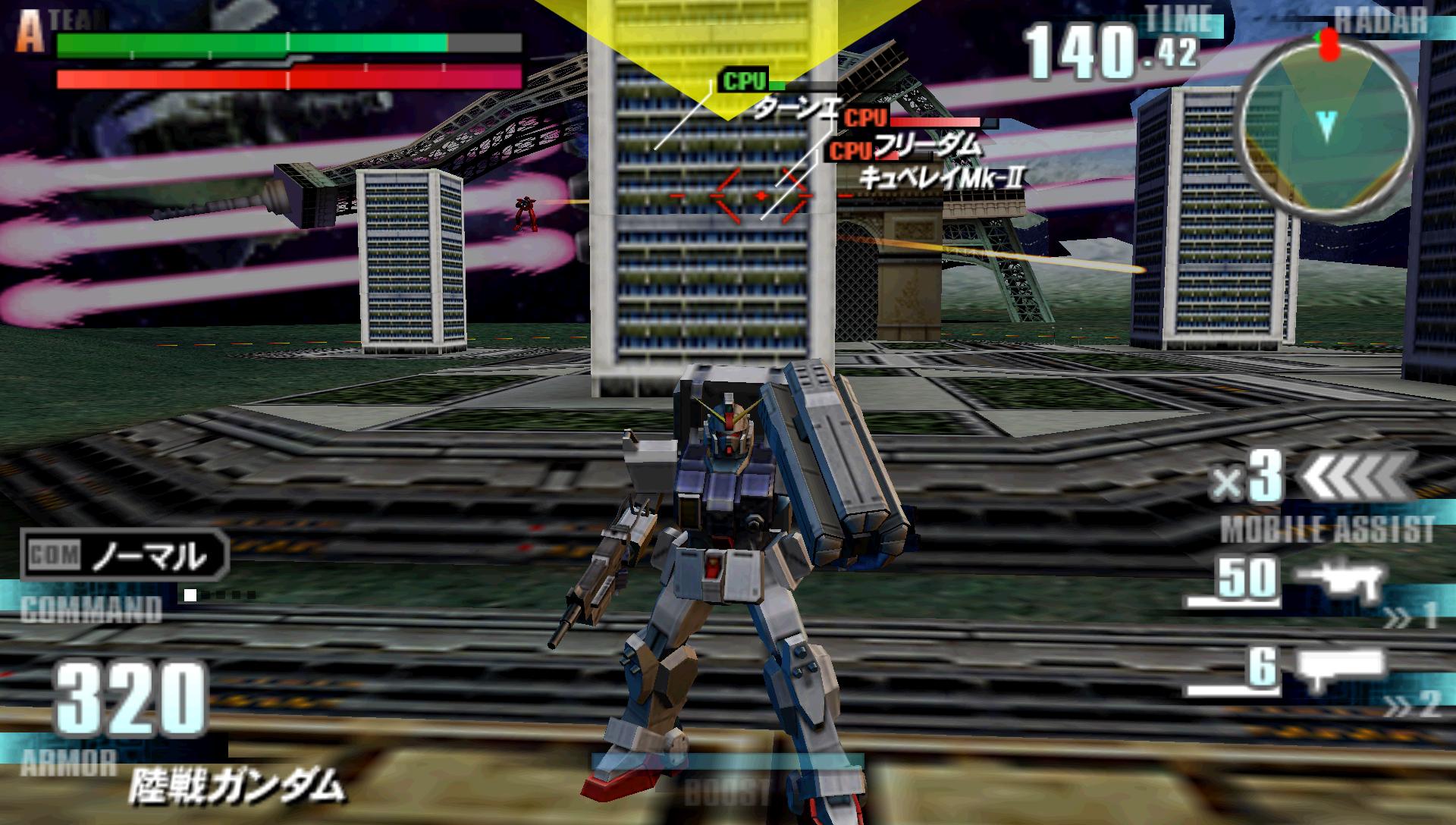Select the missile launcher weapon icon
1456x825 pixels.
pyautogui.click(x=1341, y=669)
